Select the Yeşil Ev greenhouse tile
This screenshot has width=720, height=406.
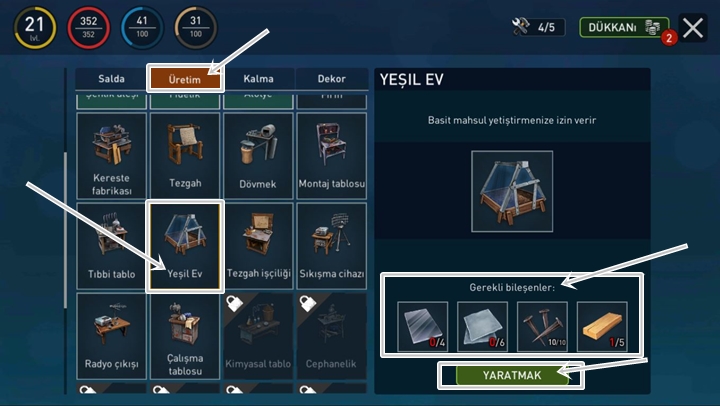[185, 245]
